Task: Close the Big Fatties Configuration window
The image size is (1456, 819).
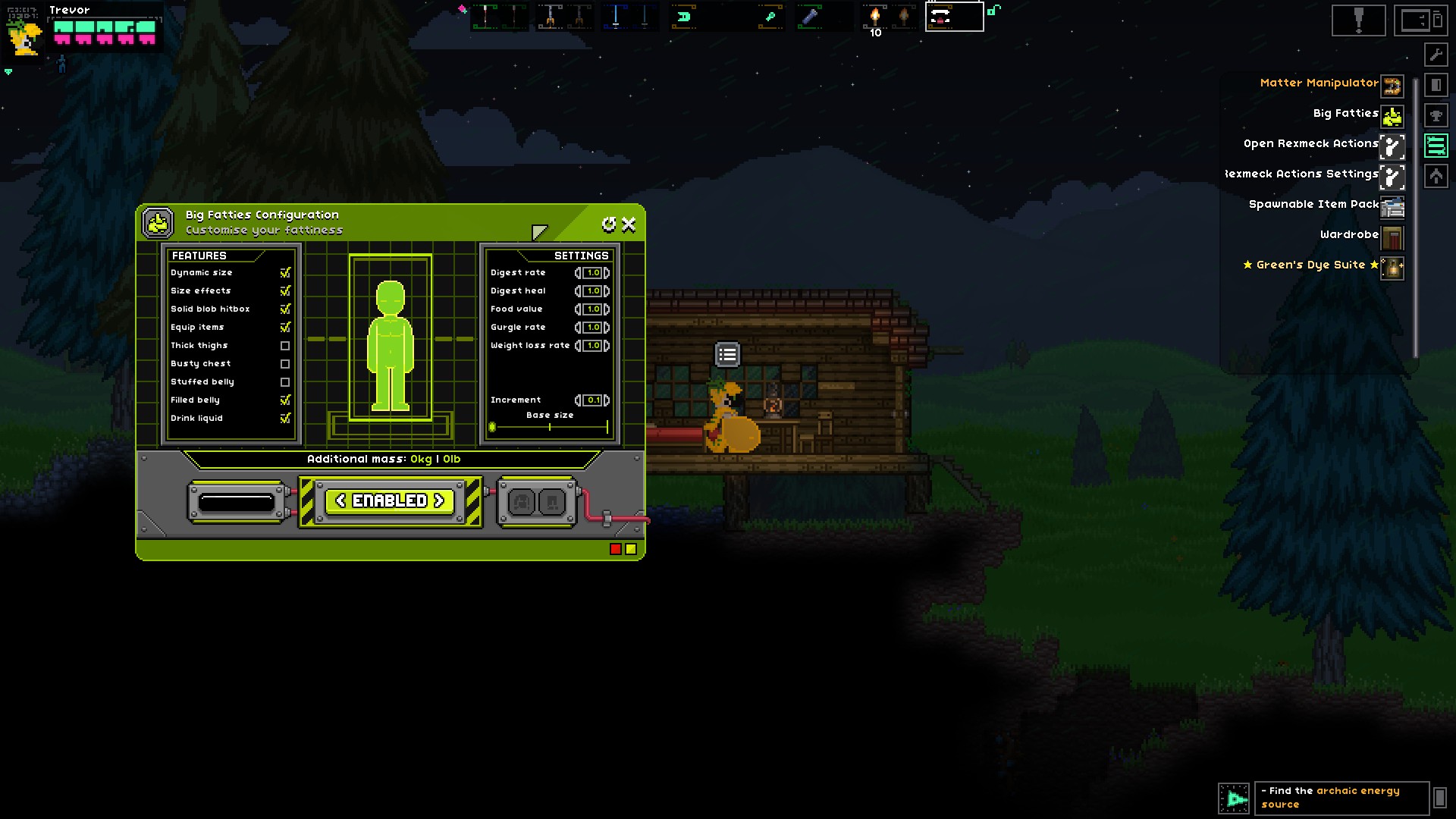Action: [x=629, y=224]
